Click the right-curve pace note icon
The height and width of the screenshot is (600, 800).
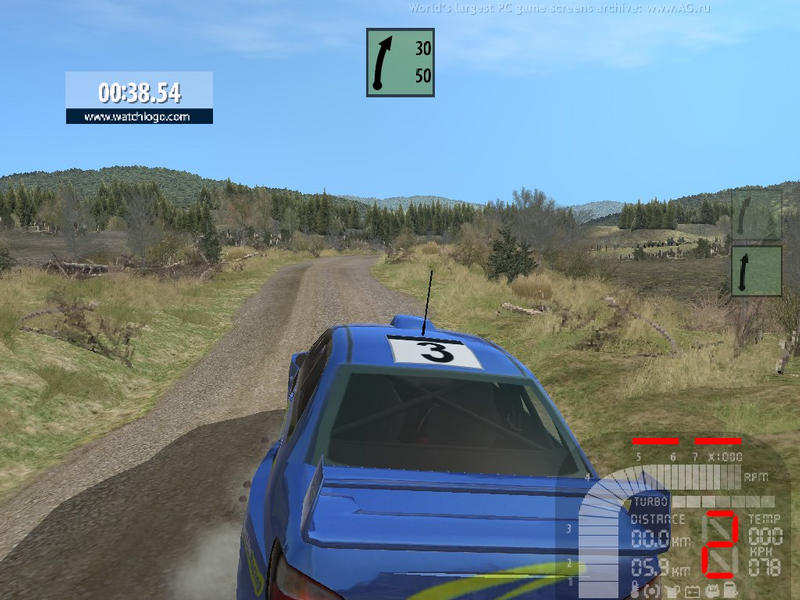click(x=400, y=62)
